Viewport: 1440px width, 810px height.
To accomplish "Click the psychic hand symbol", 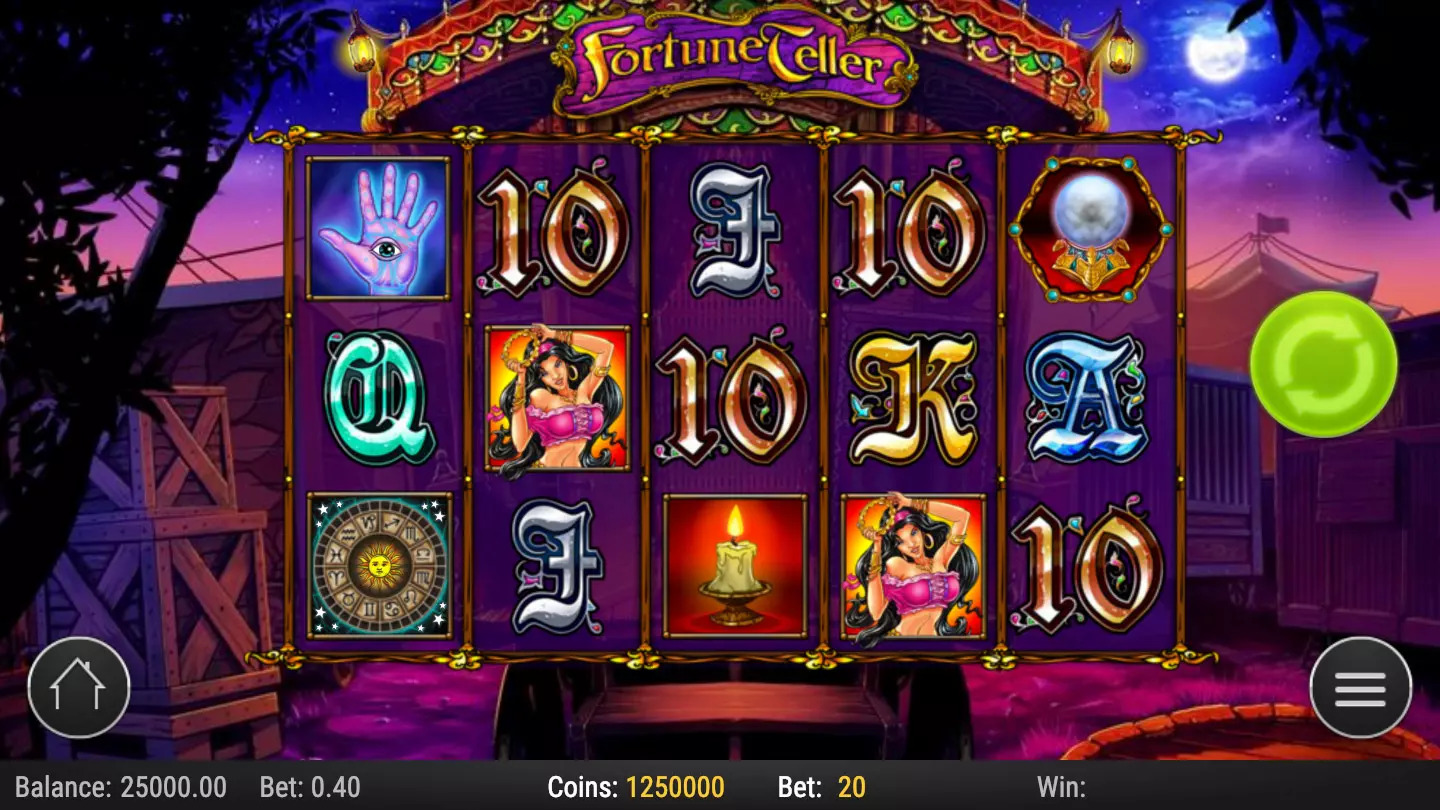I will point(380,228).
